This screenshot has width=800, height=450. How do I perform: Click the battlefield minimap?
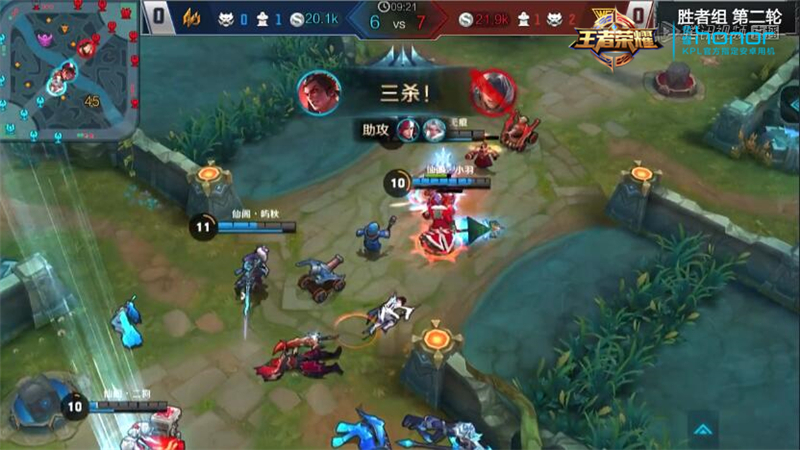(x=68, y=70)
